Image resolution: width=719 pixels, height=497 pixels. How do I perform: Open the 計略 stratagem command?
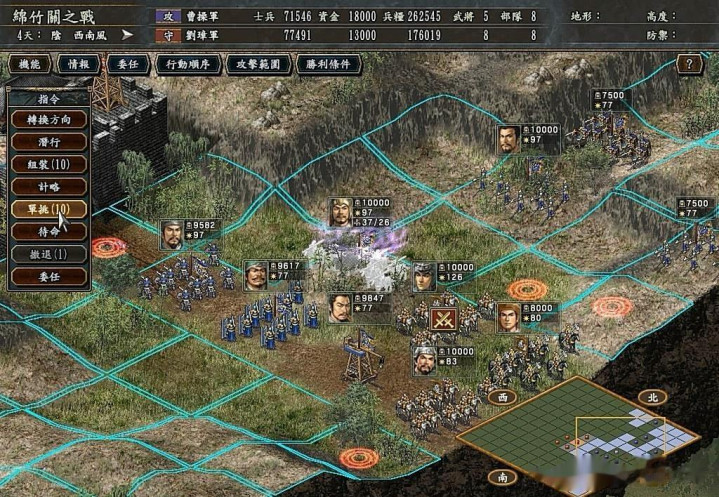48,187
